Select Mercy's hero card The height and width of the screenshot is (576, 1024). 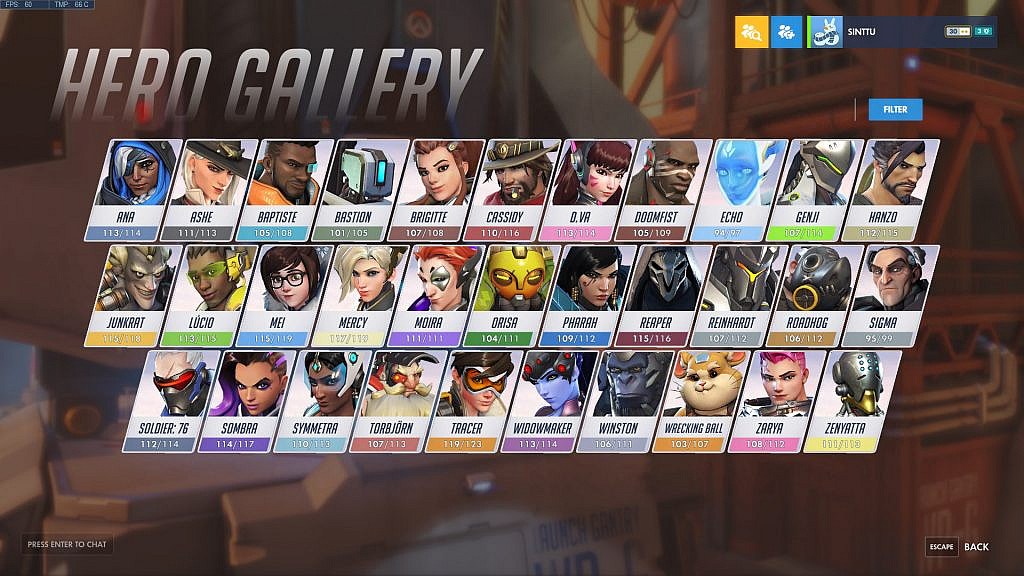point(356,291)
